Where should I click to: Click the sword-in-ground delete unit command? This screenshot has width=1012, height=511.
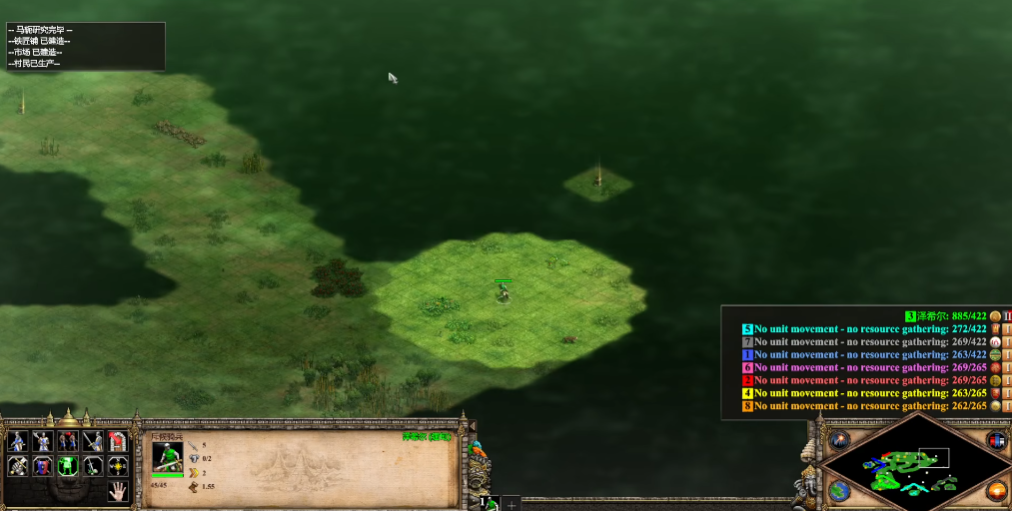[x=93, y=466]
